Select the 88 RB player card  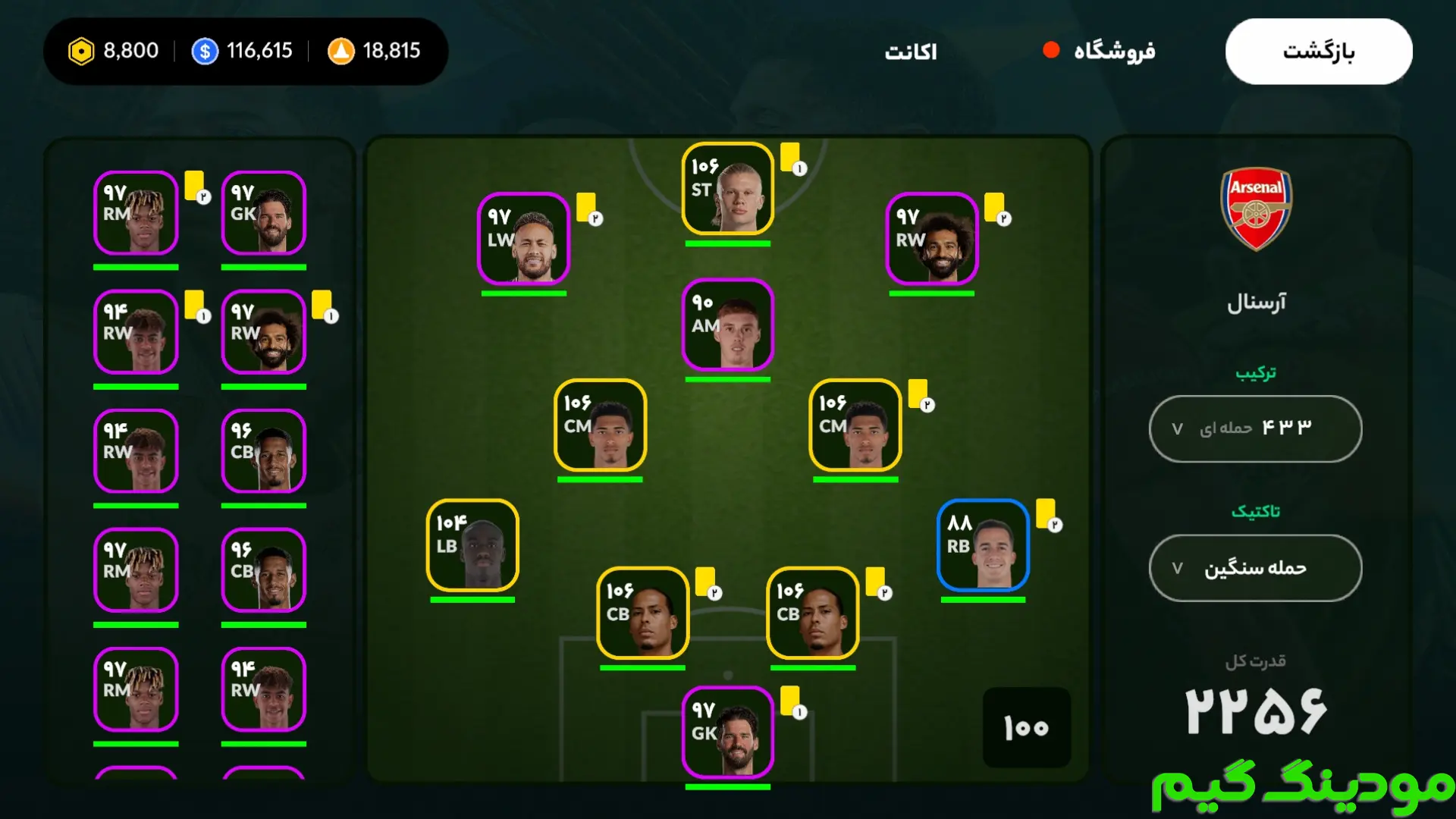point(983,545)
